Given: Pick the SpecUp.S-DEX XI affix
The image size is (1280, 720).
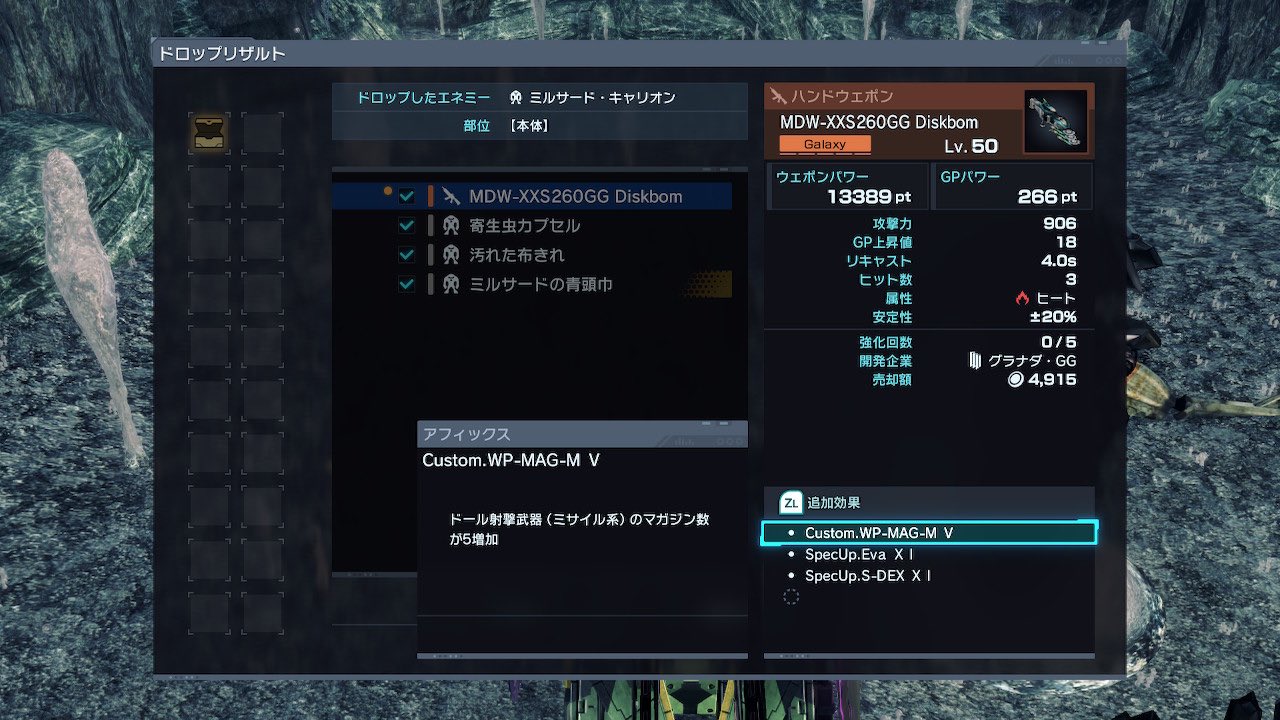Looking at the screenshot, I should [x=867, y=576].
